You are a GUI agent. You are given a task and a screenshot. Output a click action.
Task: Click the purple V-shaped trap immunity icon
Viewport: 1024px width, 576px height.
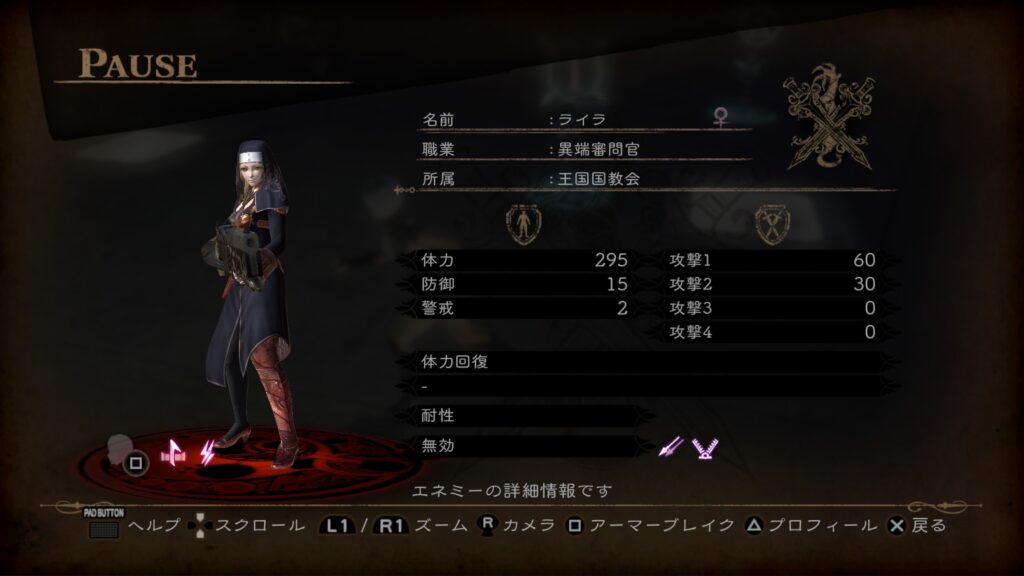point(705,448)
